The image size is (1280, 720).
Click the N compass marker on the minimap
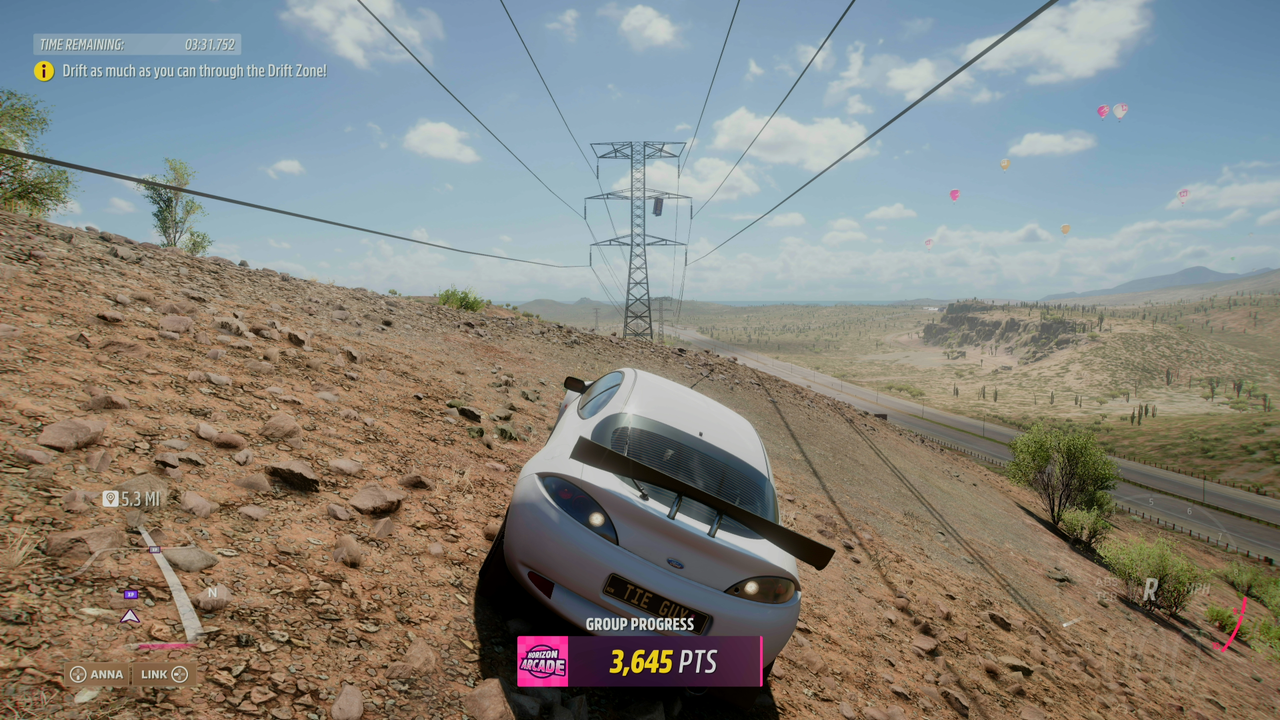[x=213, y=592]
